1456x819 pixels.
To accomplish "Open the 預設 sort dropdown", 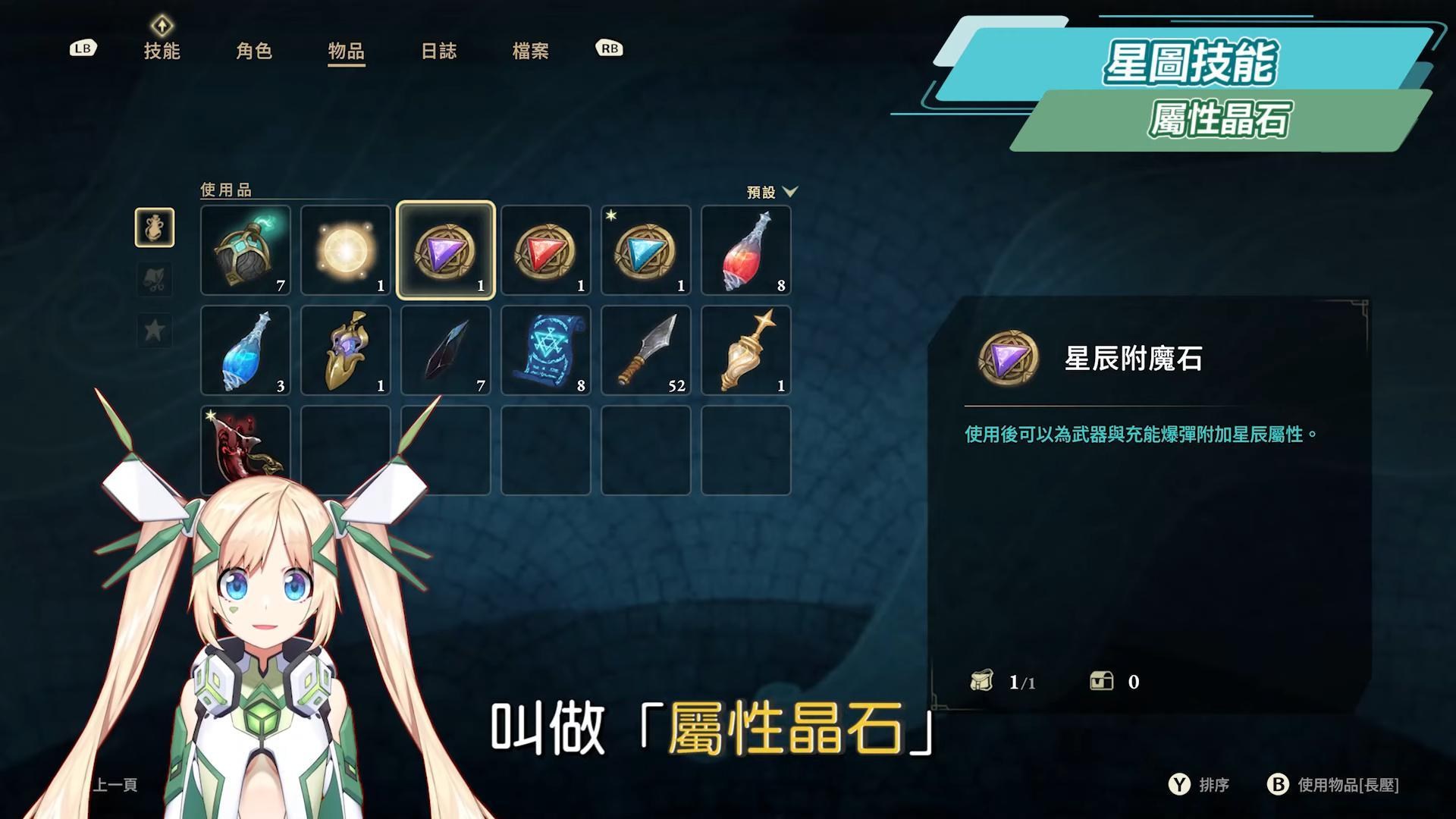I will point(772,192).
